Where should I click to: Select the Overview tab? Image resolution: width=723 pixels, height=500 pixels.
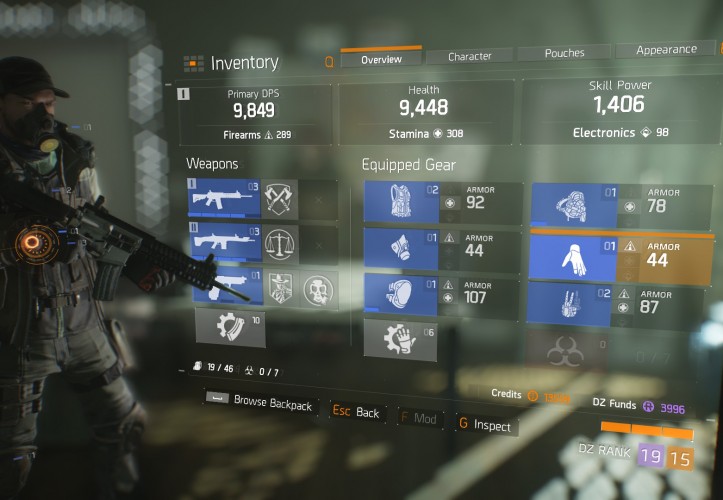(x=380, y=59)
